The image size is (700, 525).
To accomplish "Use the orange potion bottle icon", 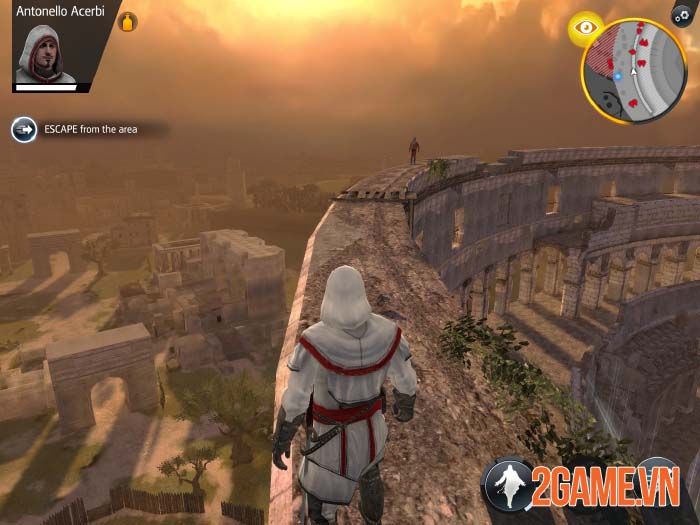I will pos(129,22).
